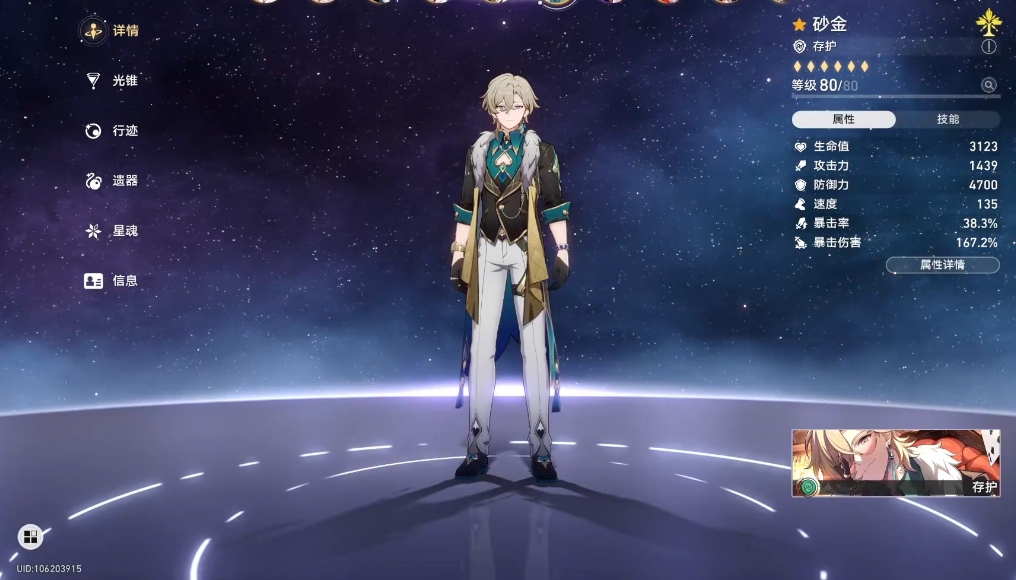Viewport: 1016px width, 580px height.
Task: Switch to the 技能 skills tab
Action: coord(947,119)
